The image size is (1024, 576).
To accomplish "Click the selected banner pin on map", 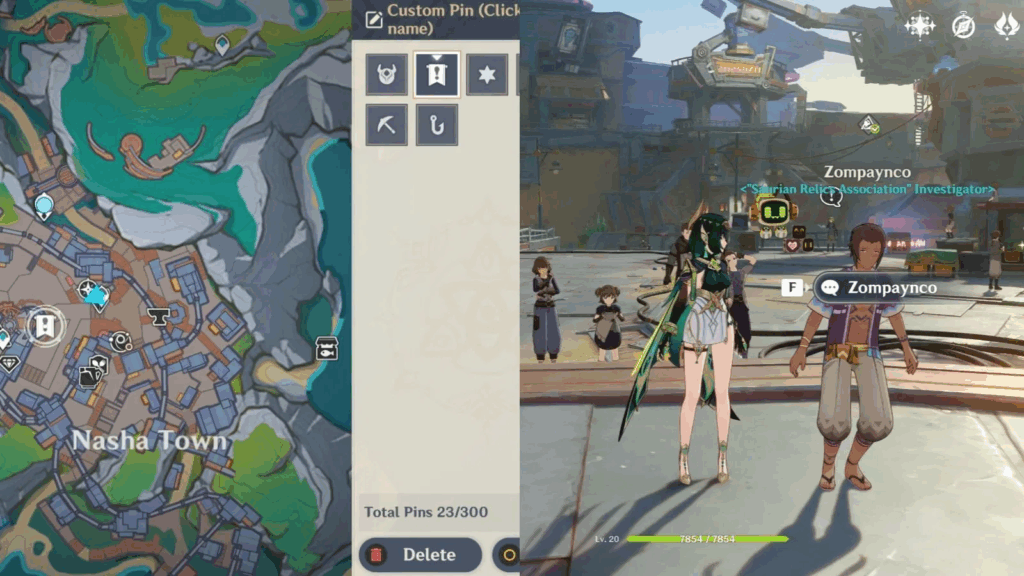I will click(x=44, y=325).
